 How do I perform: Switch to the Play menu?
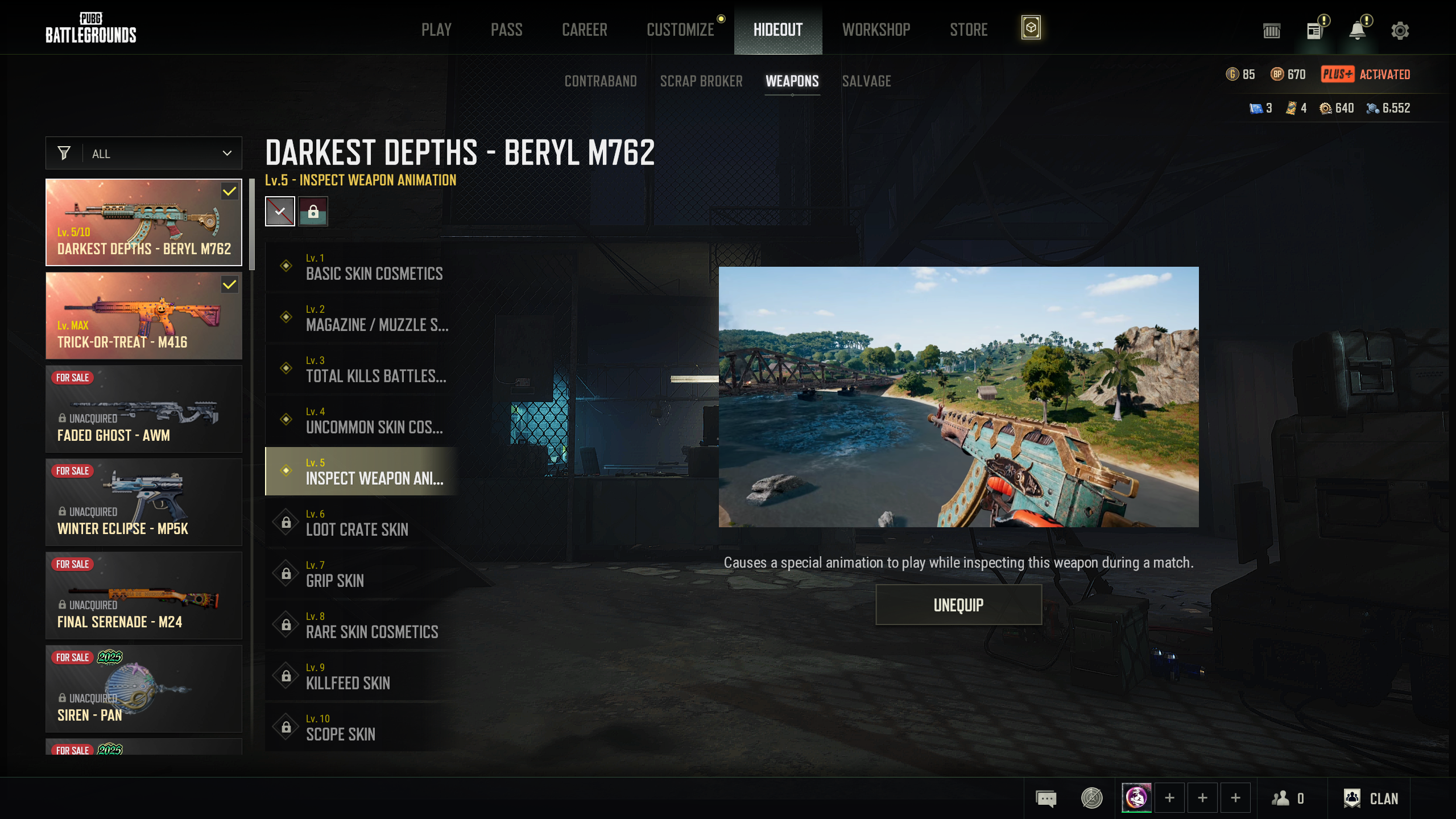pos(436,30)
